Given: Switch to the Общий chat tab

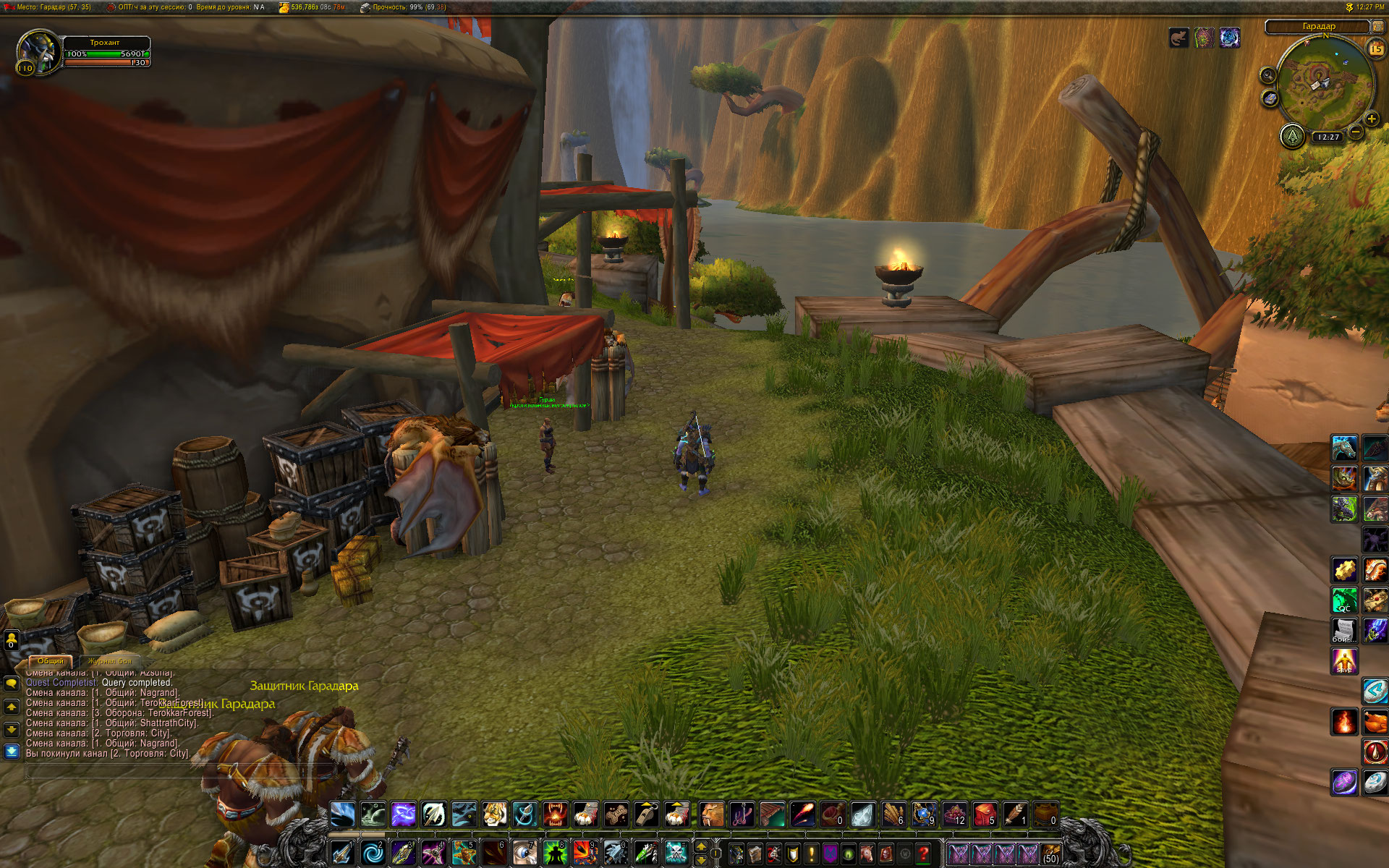Looking at the screenshot, I should click(x=50, y=661).
